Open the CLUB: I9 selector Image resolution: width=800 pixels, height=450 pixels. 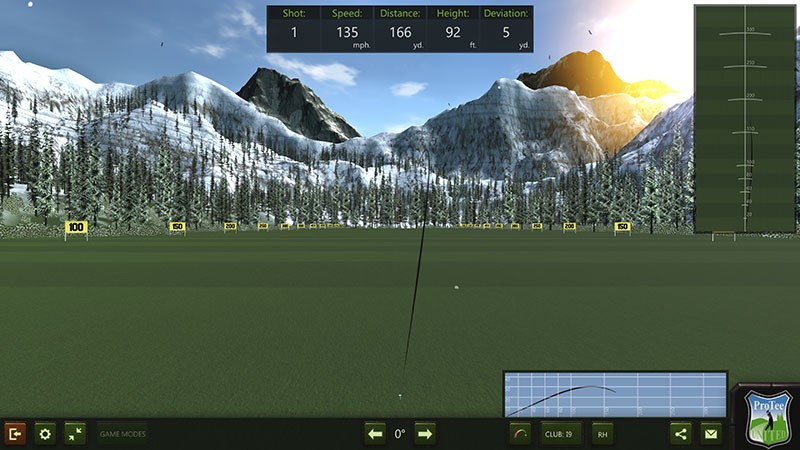pyautogui.click(x=561, y=433)
